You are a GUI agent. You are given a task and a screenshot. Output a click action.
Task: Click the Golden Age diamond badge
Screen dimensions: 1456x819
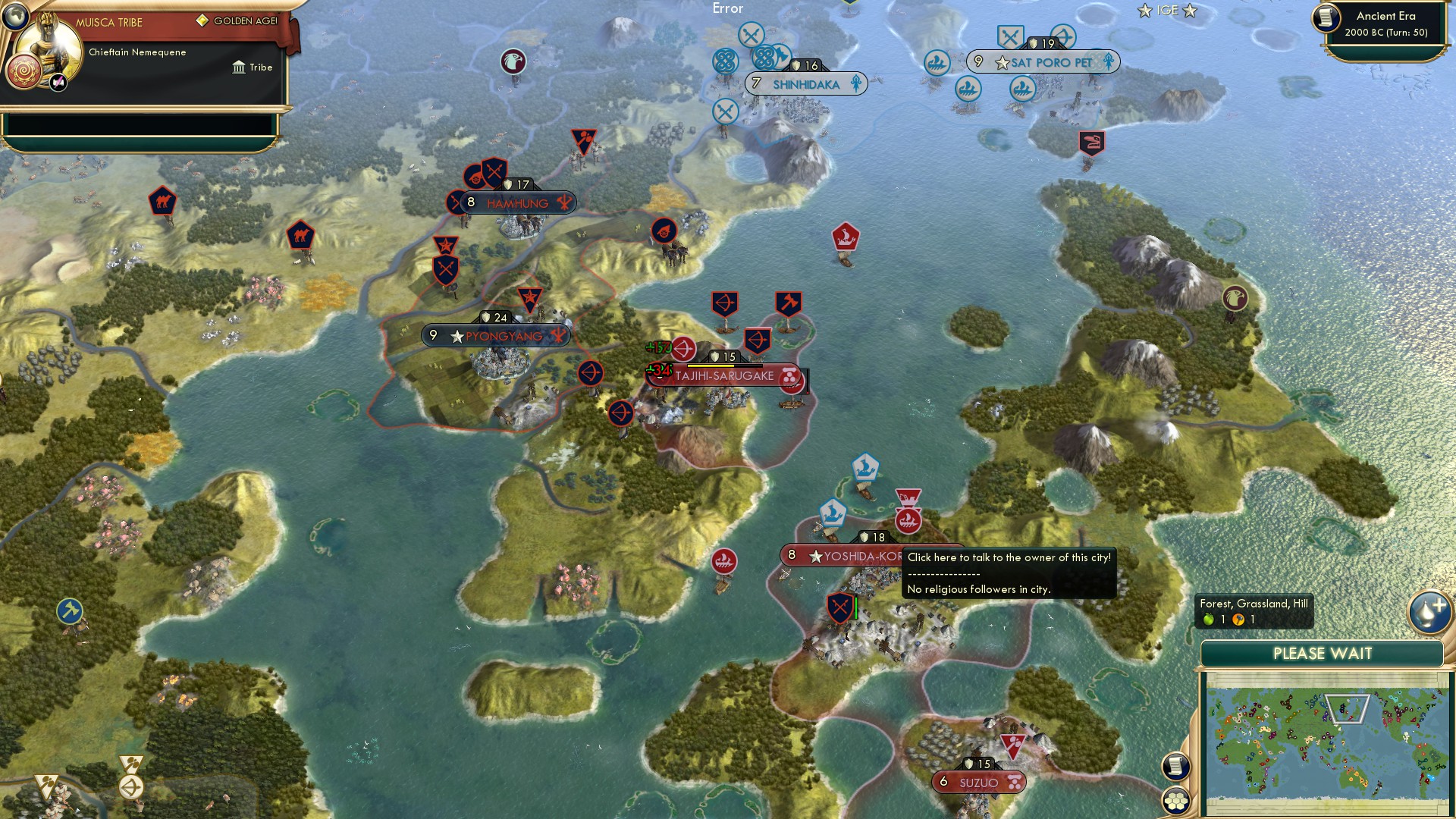coord(202,19)
